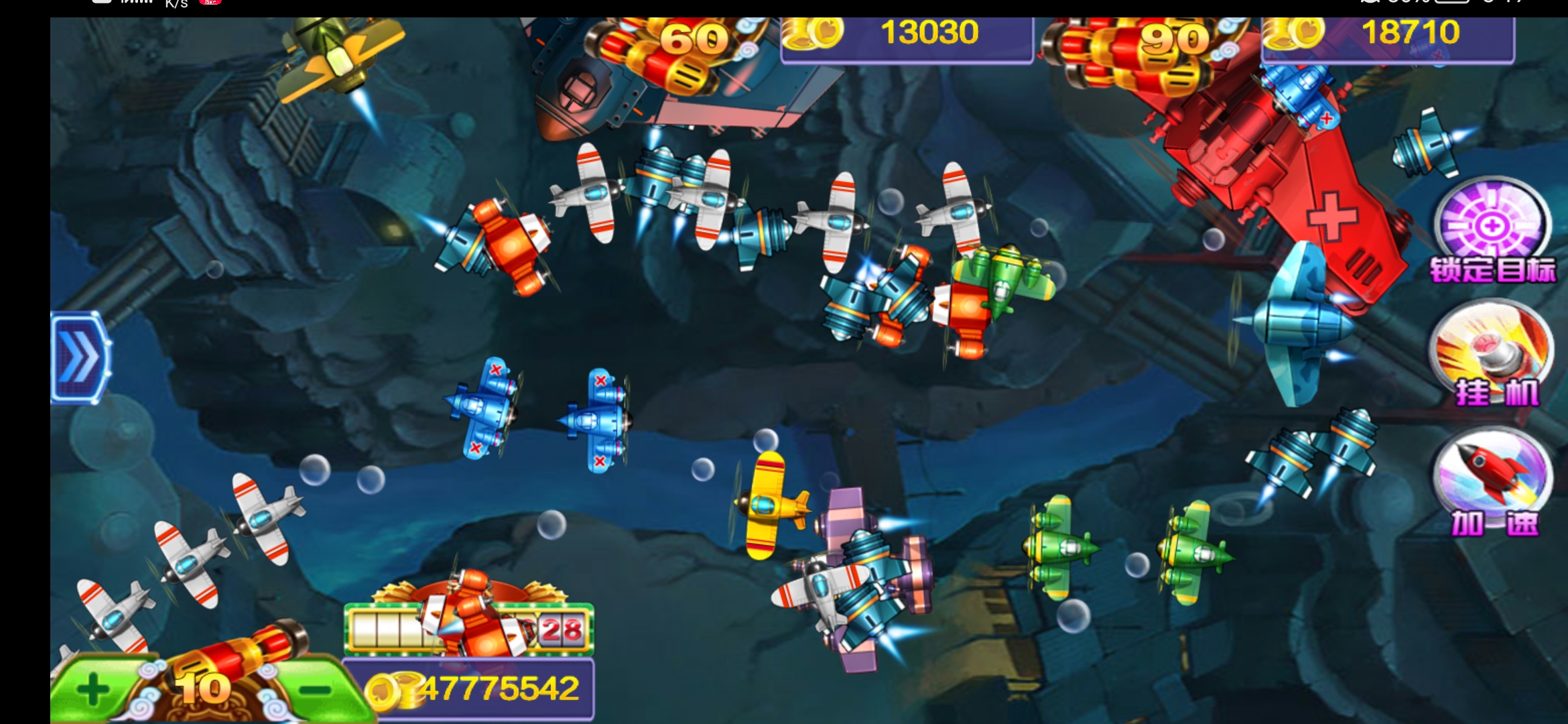Increase cannon bet with green plus button

coord(94,689)
